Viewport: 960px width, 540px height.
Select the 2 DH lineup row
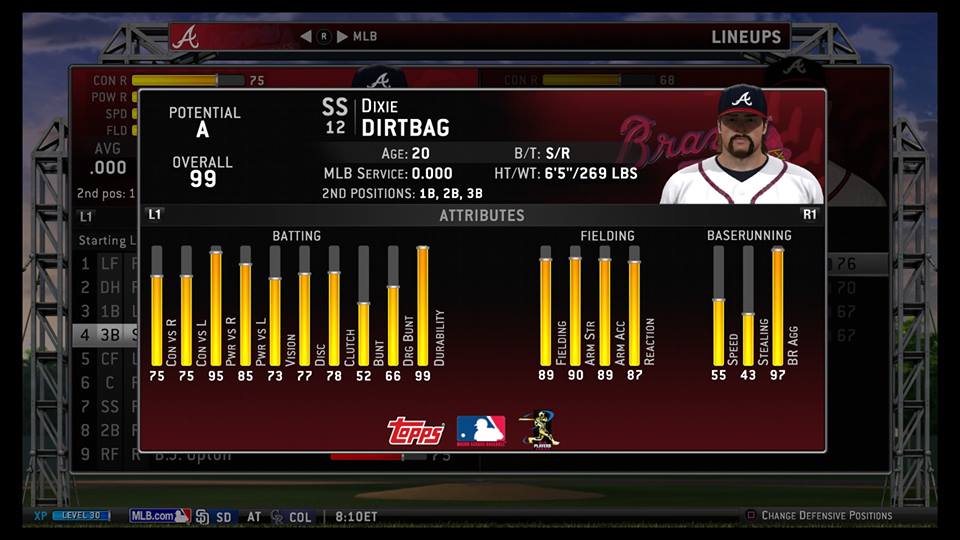(105, 288)
